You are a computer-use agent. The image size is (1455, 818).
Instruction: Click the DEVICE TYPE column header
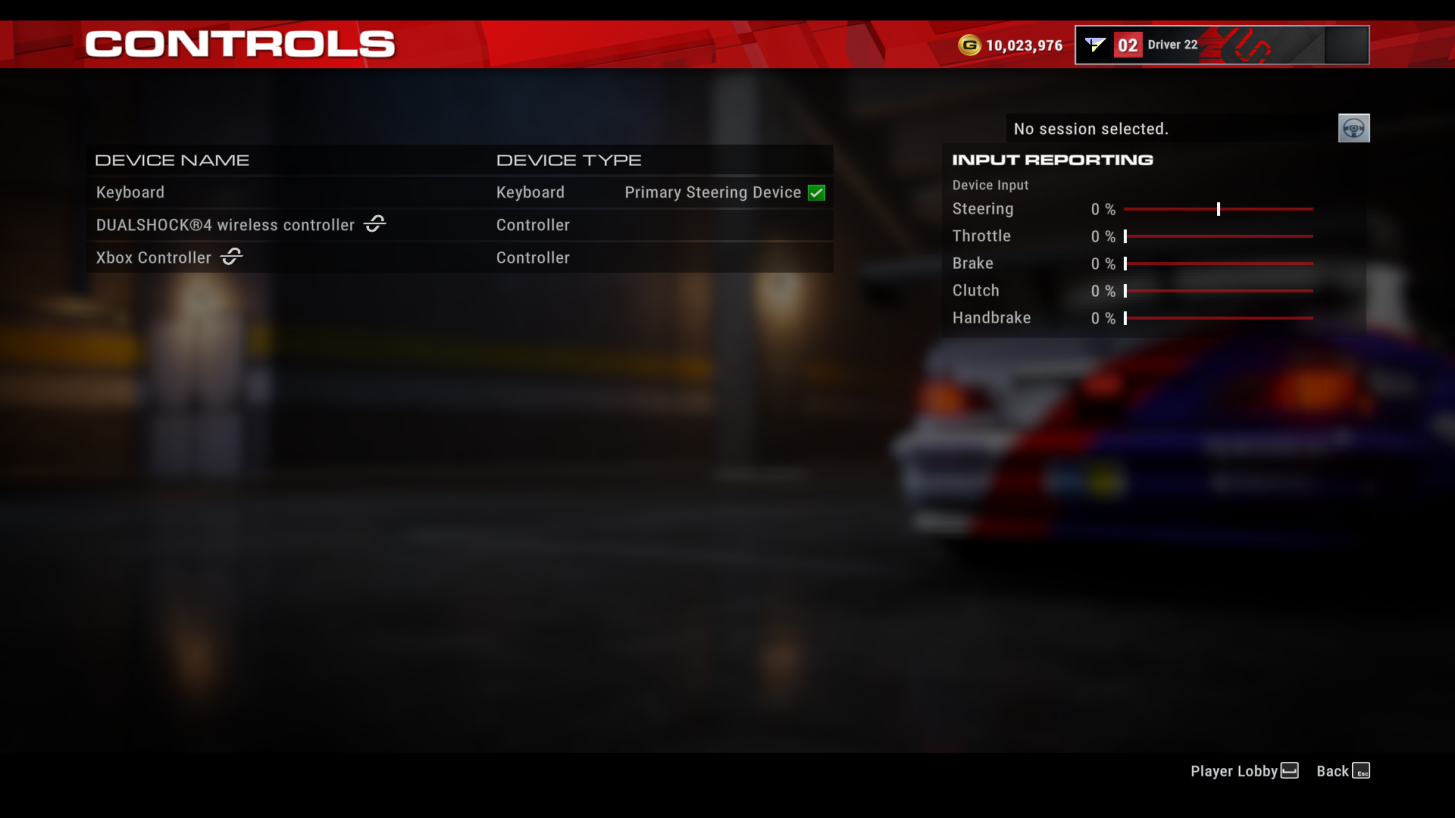568,159
